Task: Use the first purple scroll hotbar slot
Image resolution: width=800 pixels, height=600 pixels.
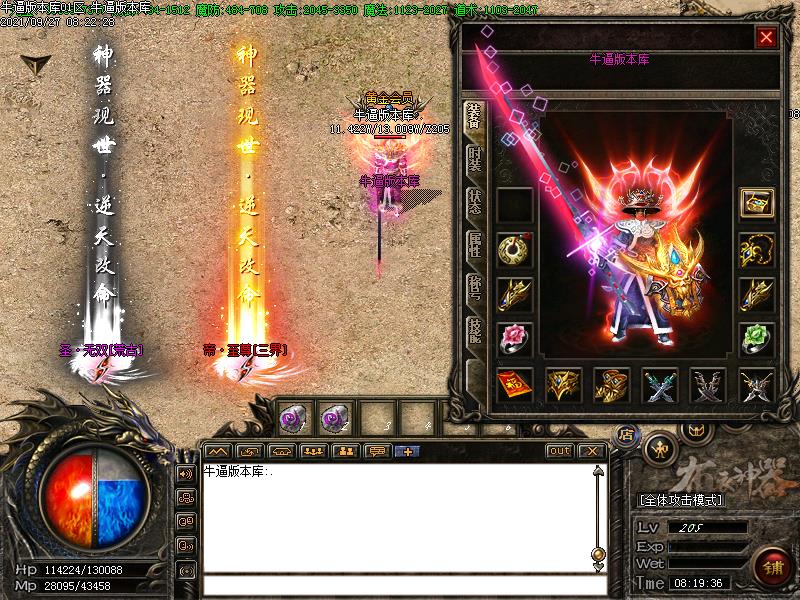Action: click(293, 417)
